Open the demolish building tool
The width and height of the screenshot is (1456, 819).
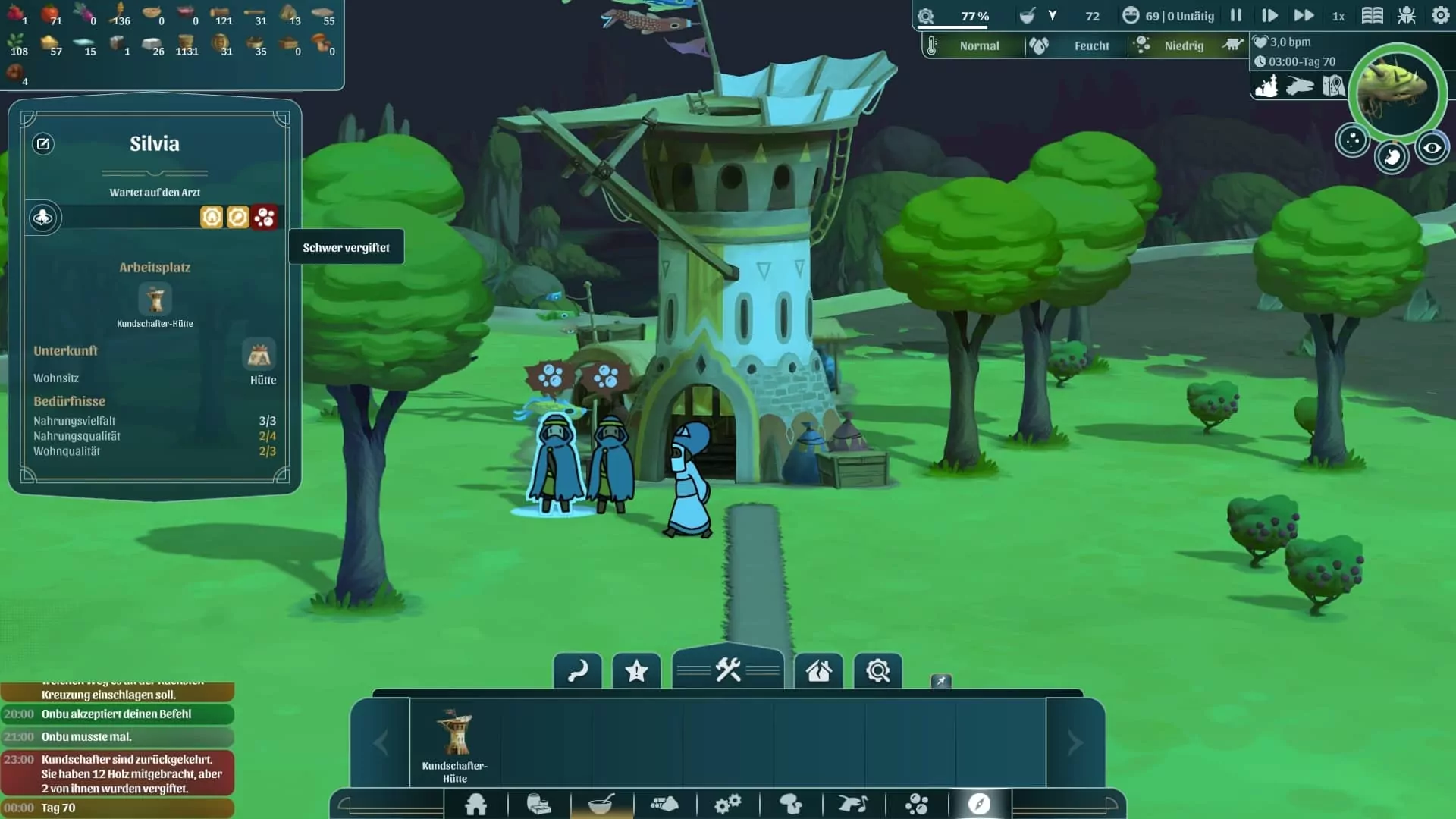point(818,671)
